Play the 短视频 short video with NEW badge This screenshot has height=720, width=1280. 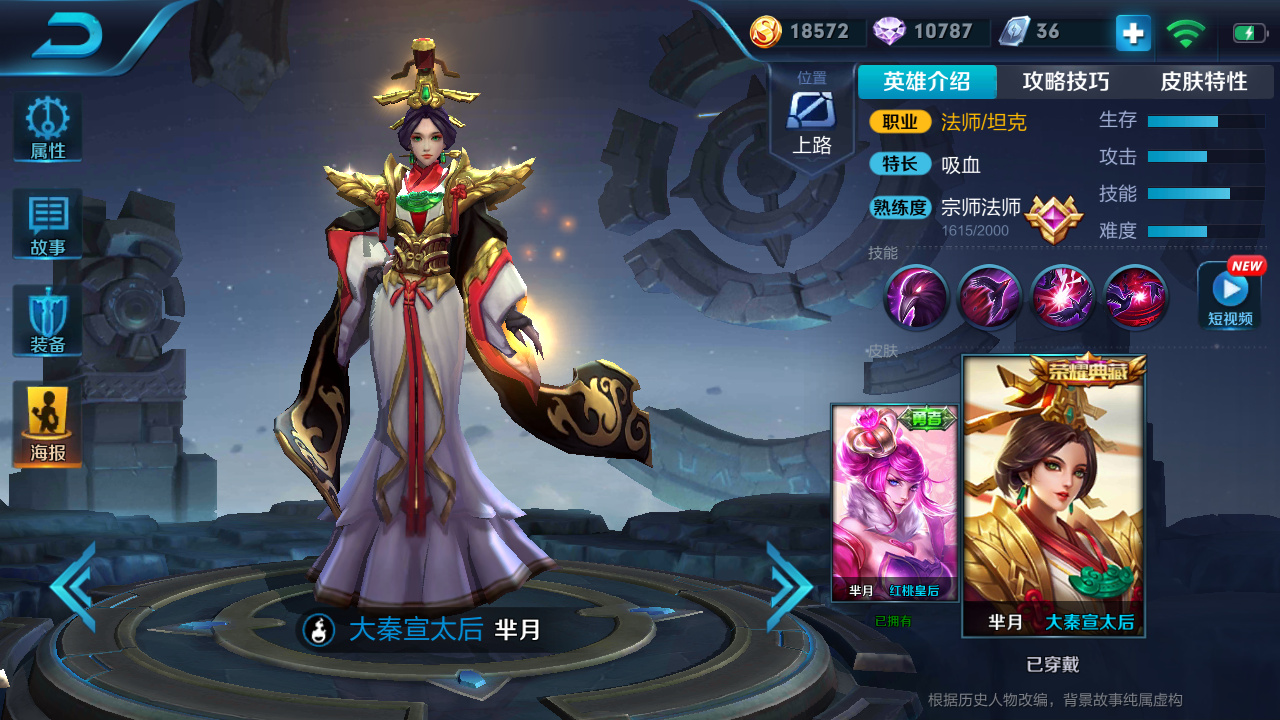coord(1229,295)
